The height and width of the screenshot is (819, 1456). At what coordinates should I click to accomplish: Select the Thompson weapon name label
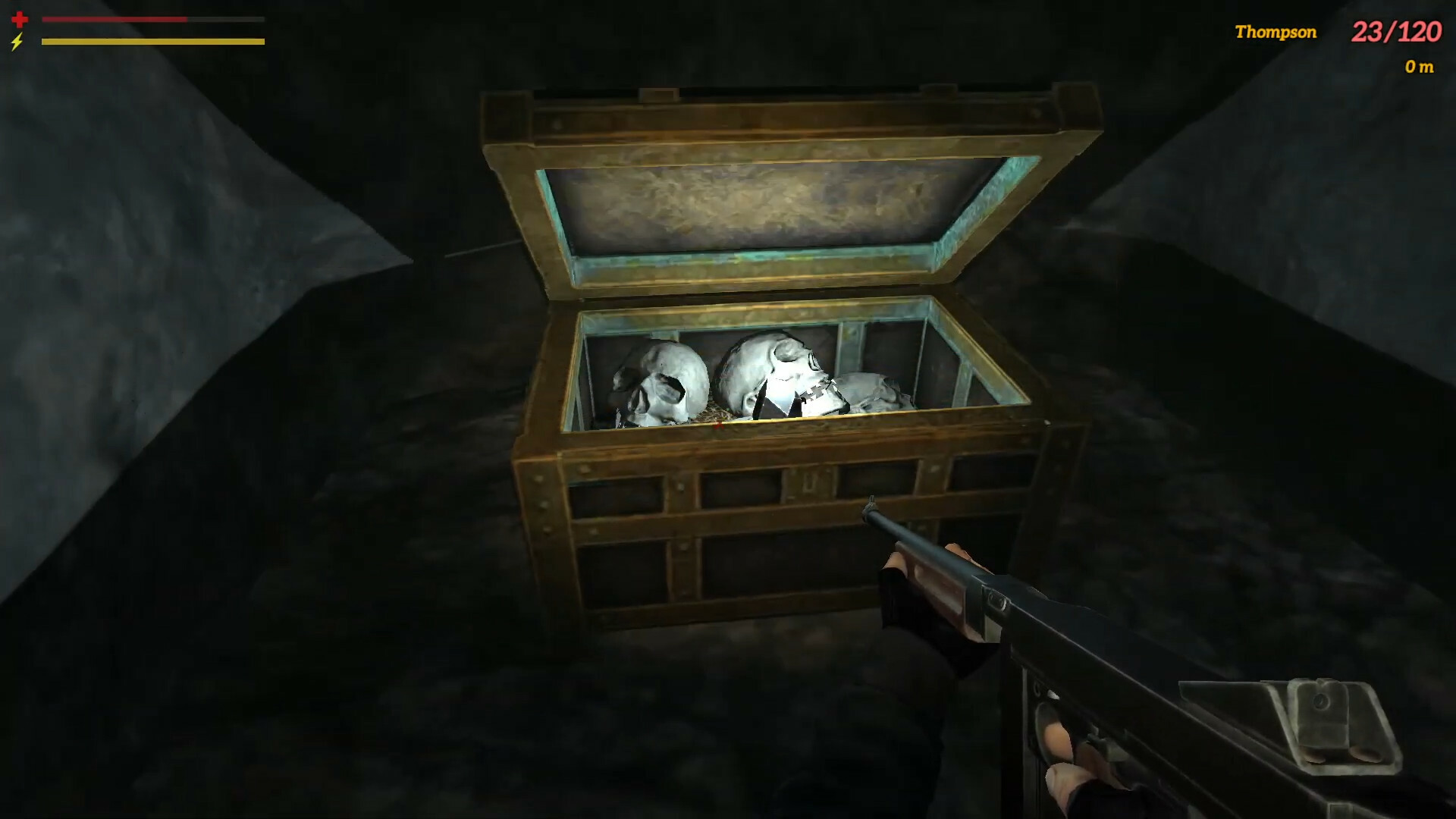click(x=1278, y=32)
